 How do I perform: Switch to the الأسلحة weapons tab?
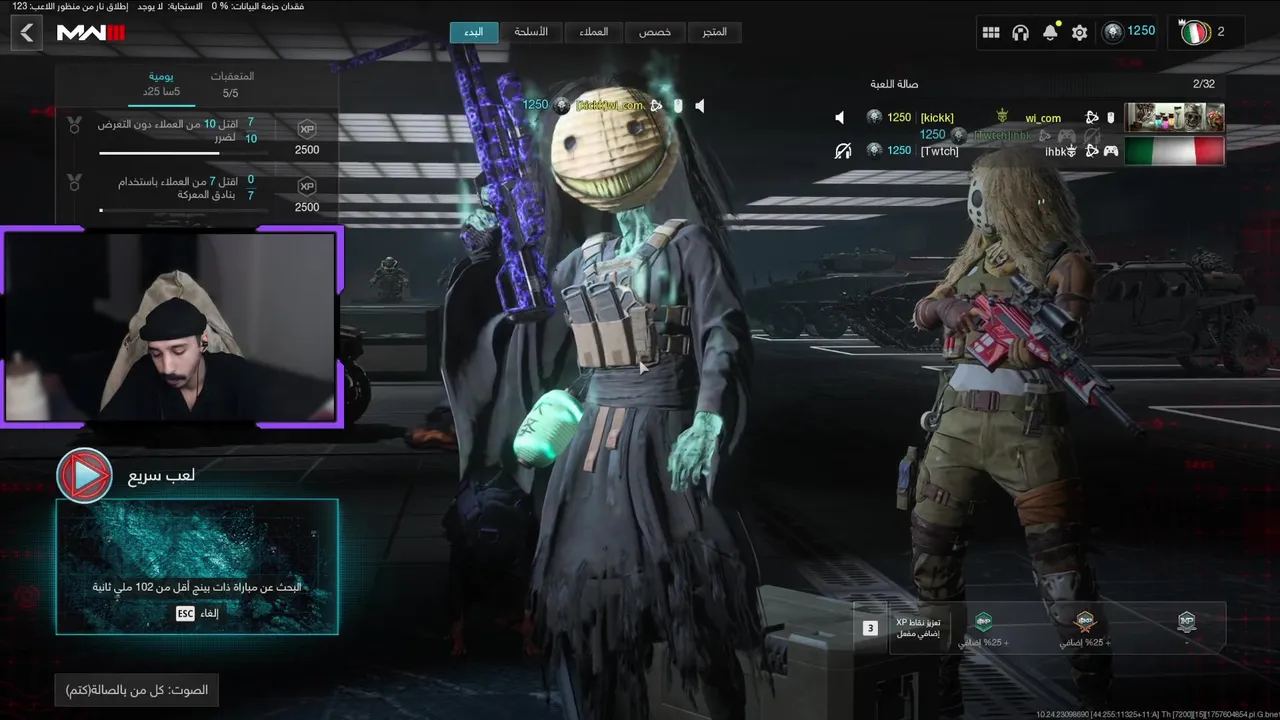(x=531, y=32)
